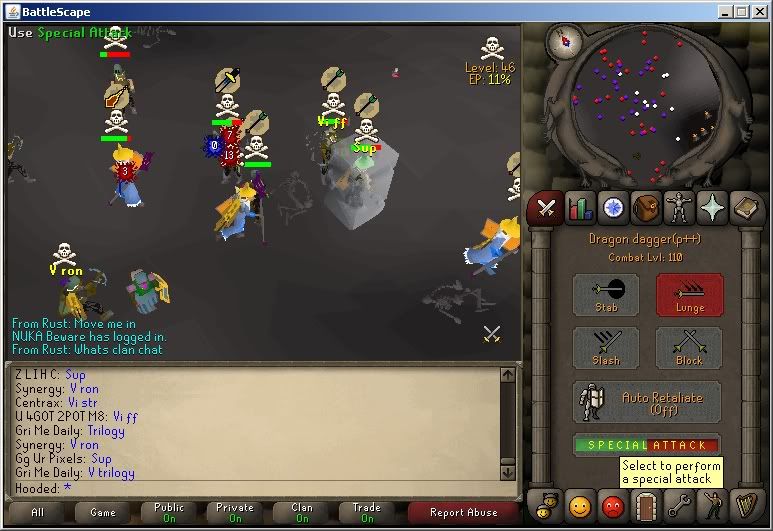Toggle the Trade chat filter
Screen dimensions: 773x531
[x=367, y=513]
